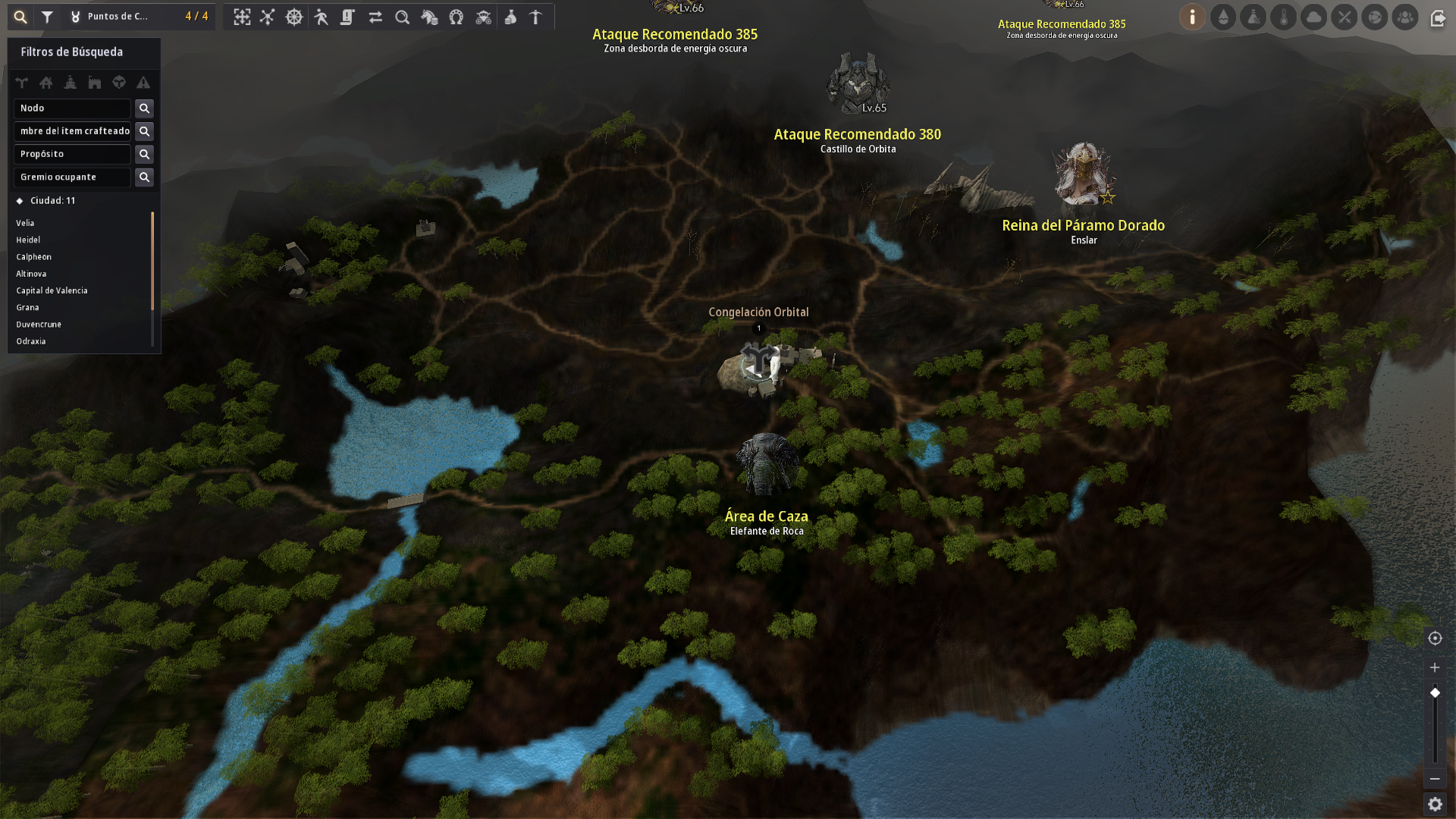This screenshot has height=819, width=1456.
Task: Run the Gremio ocupante search button
Action: point(144,177)
